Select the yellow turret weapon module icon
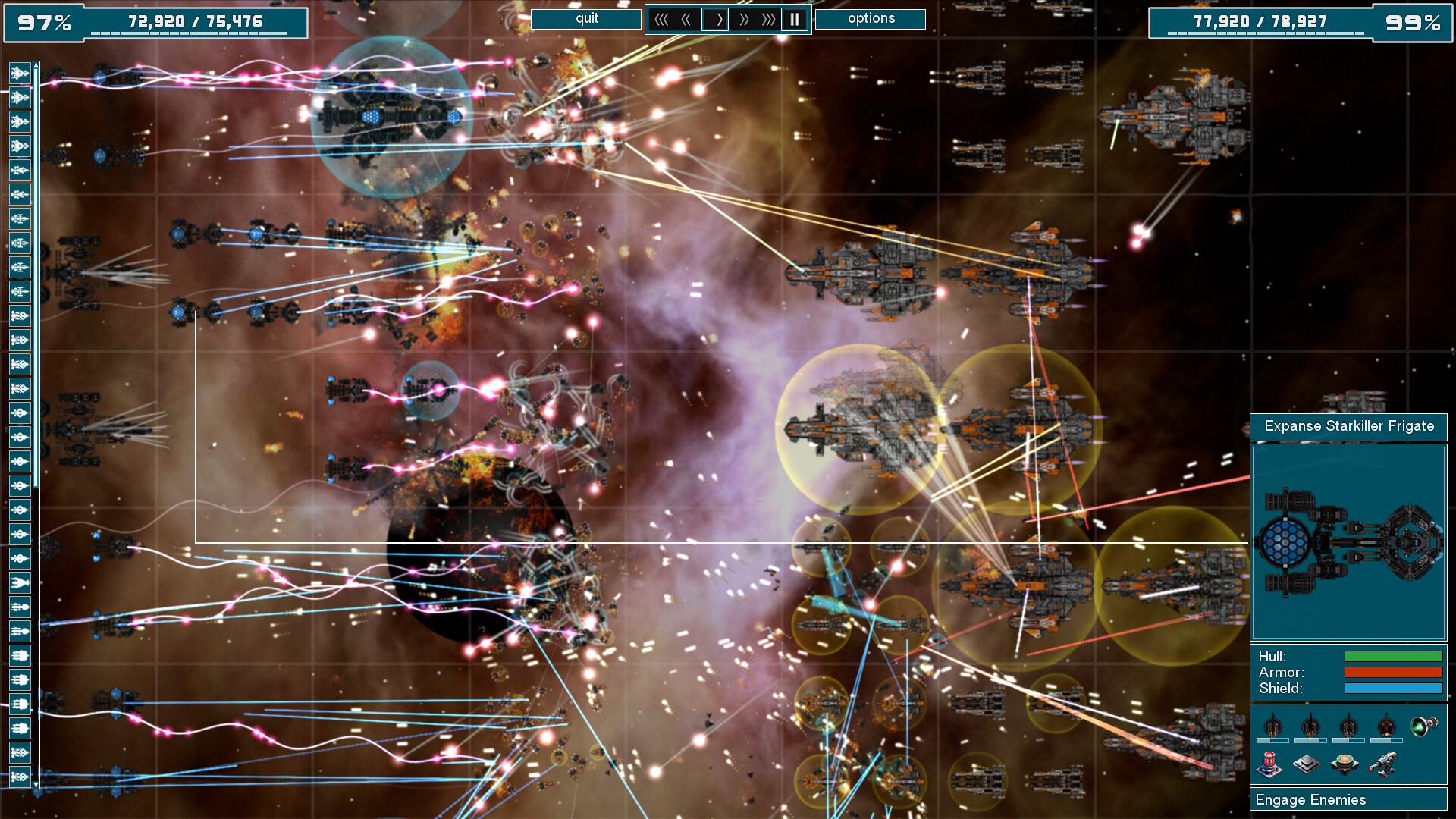The width and height of the screenshot is (1456, 819). point(1383,764)
